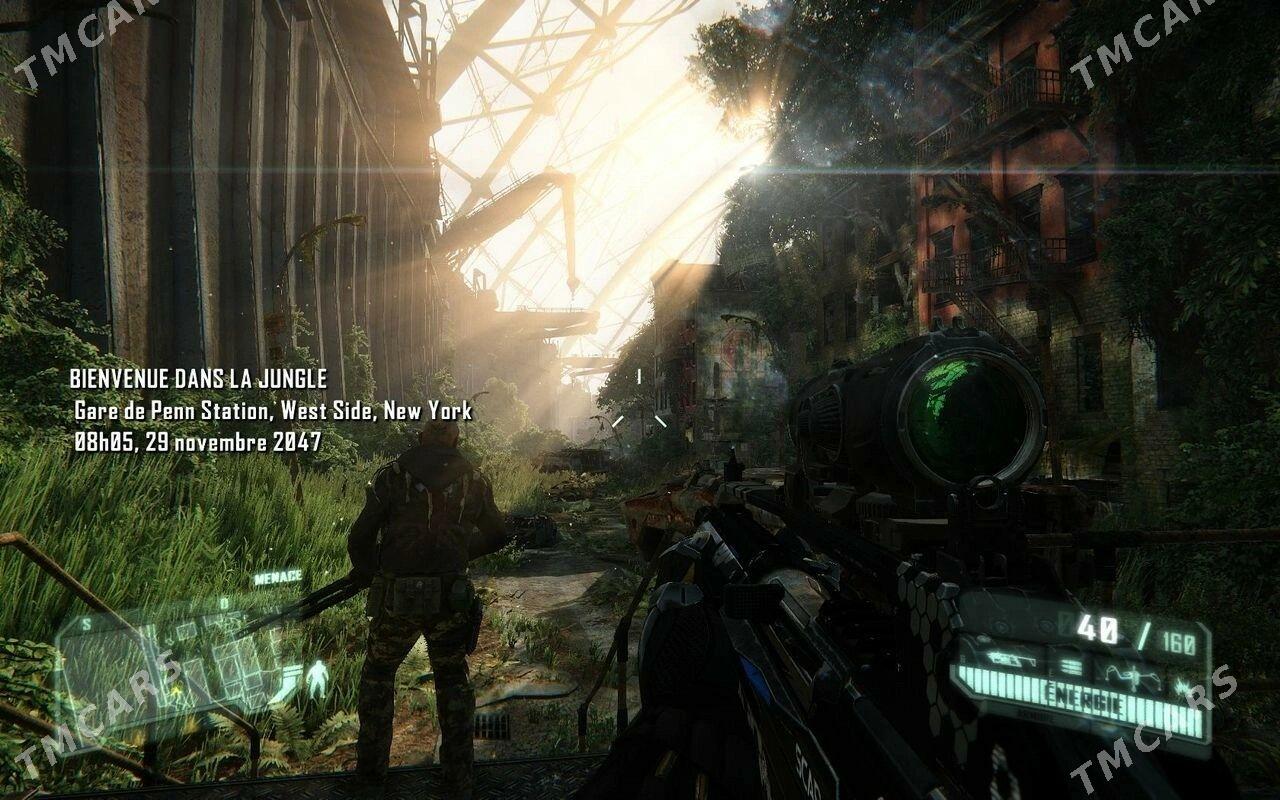Click the yellow objective star on the minimap

point(177,691)
